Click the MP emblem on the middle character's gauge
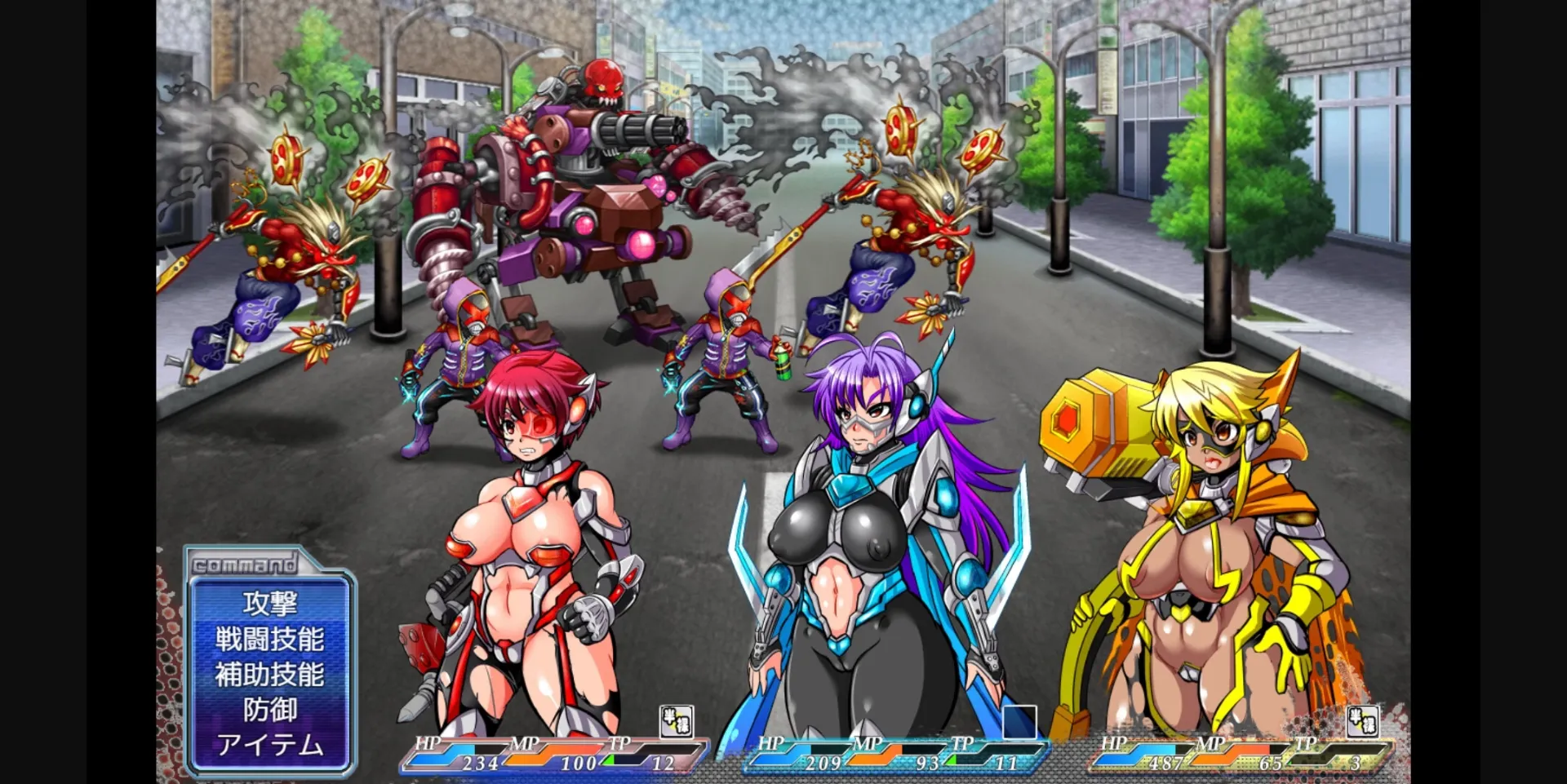1567x784 pixels. coord(865,745)
